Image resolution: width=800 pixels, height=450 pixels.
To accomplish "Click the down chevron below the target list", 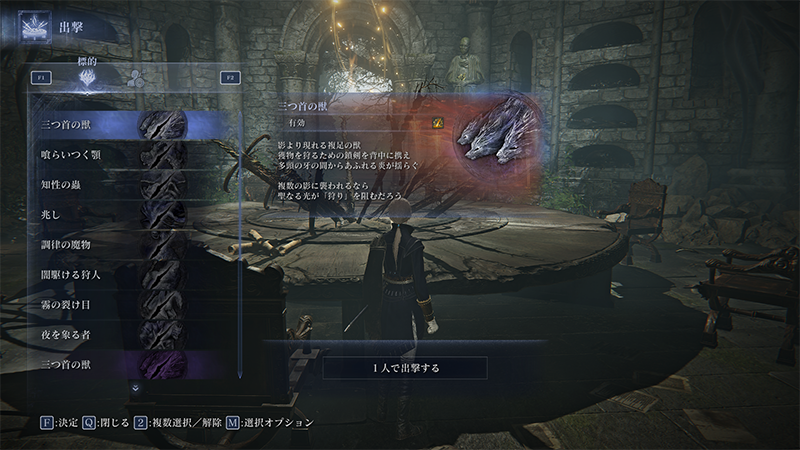I will click(x=136, y=387).
